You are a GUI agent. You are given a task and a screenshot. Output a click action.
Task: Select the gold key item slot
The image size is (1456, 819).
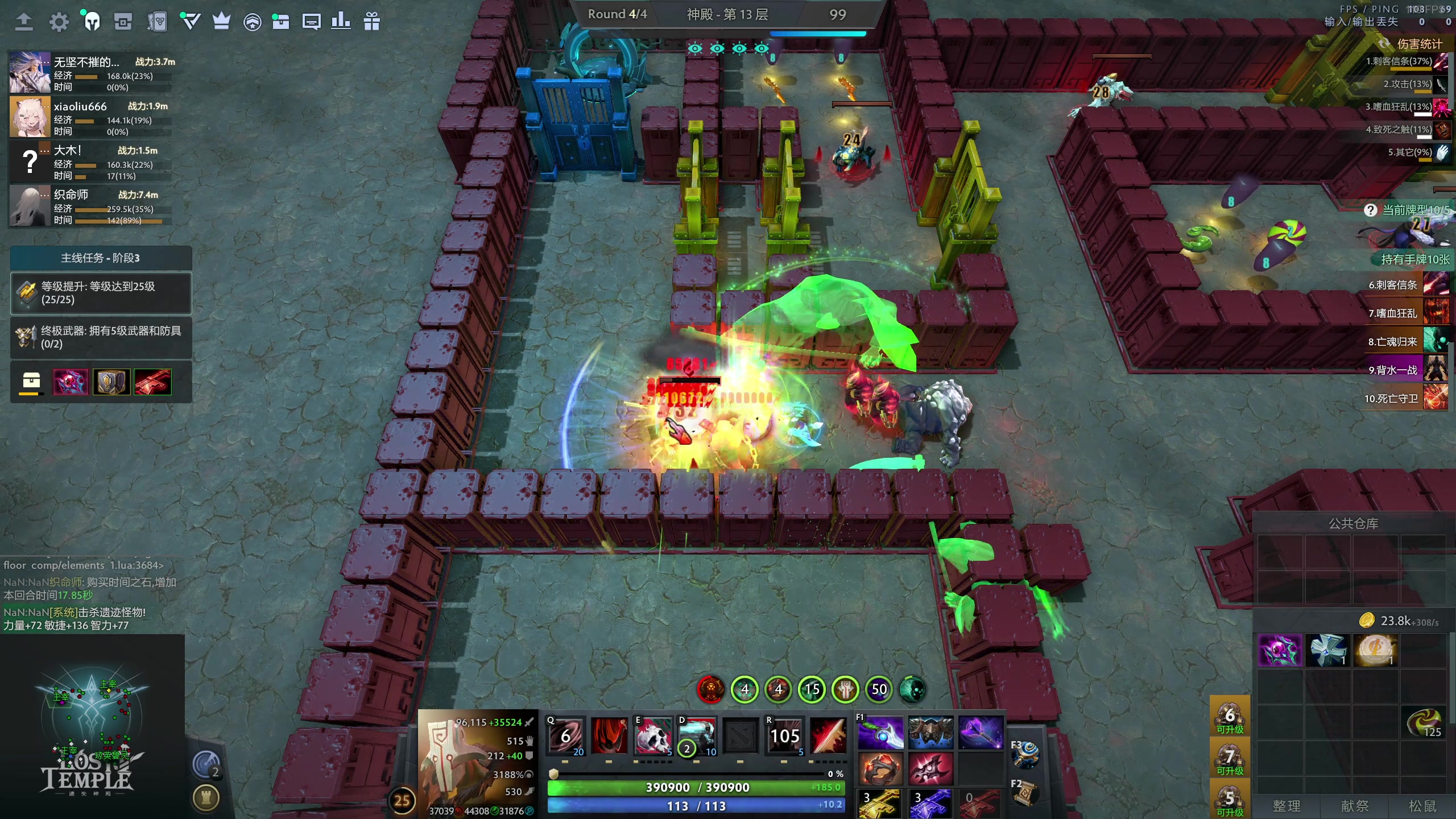880,803
